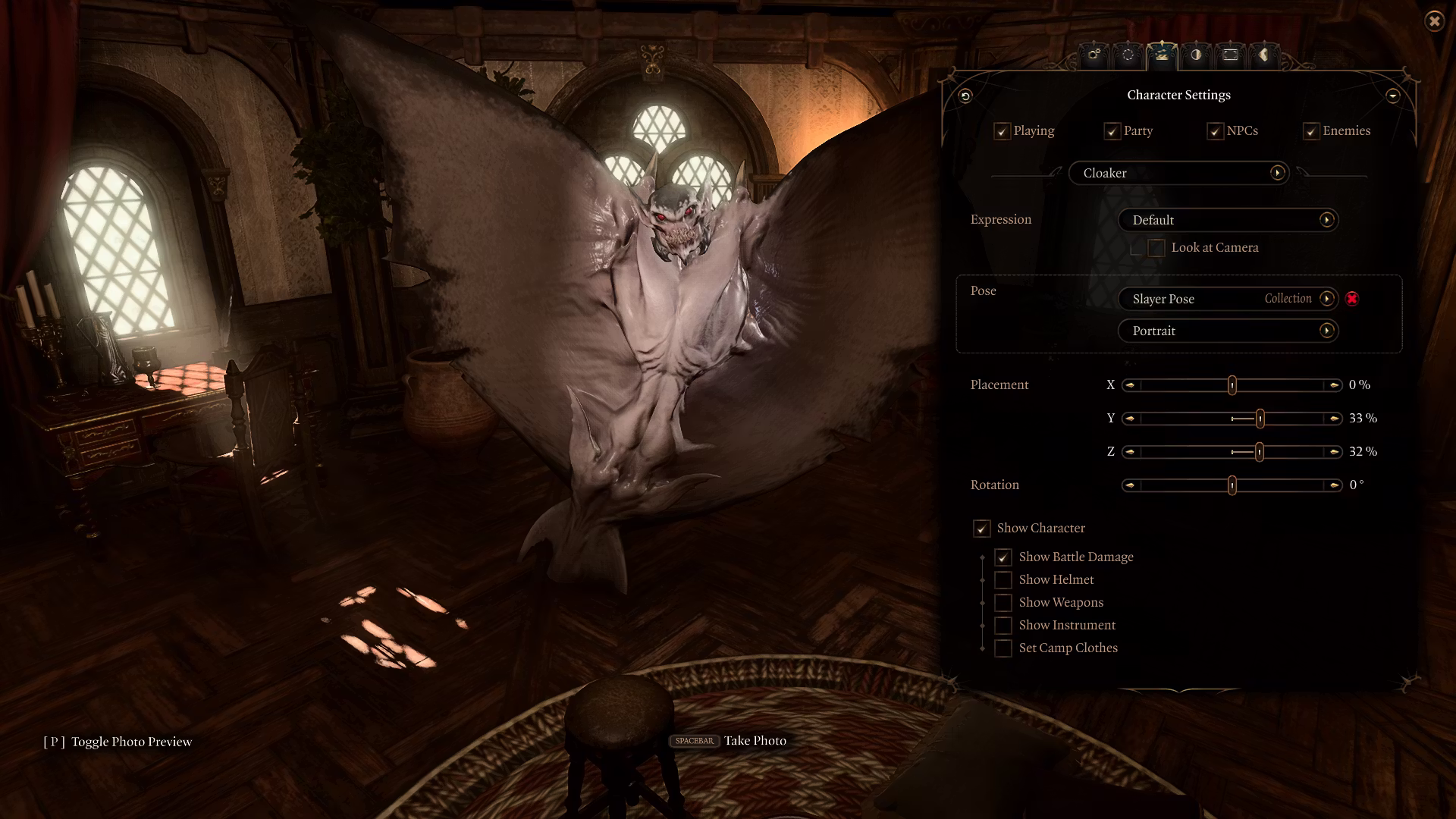Open the stickers tab icon

pyautogui.click(x=1264, y=55)
